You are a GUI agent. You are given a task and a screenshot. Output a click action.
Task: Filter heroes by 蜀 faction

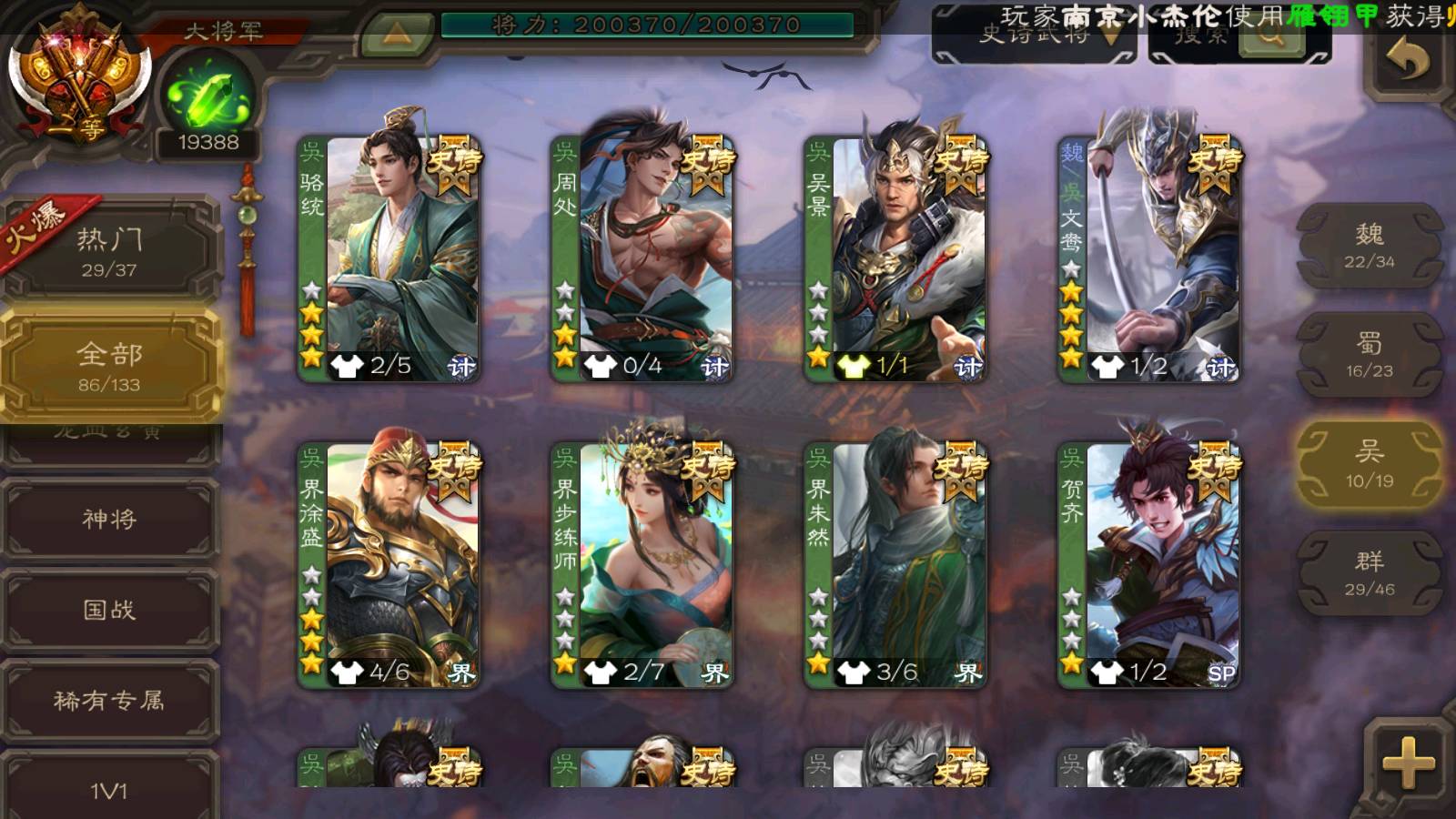[x=1369, y=355]
